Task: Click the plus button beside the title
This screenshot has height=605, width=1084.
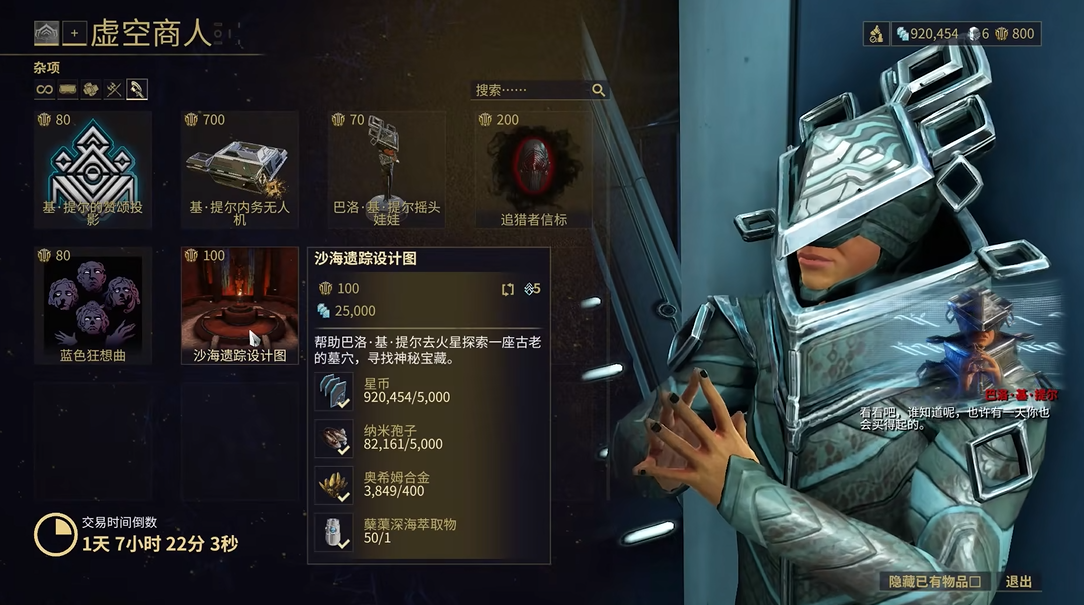Action: click(x=74, y=34)
